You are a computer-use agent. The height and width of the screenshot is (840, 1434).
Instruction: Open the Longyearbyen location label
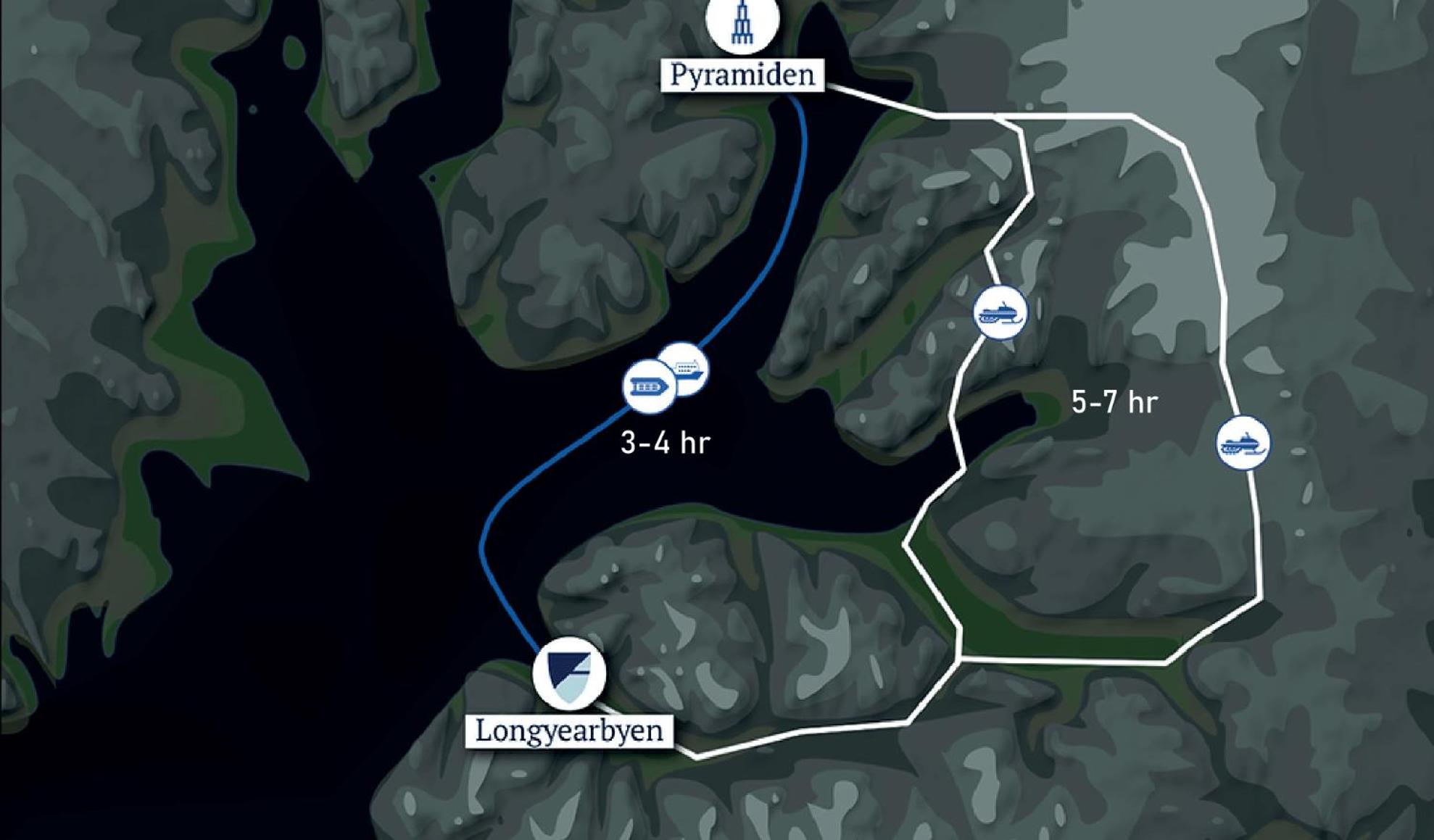click(569, 731)
